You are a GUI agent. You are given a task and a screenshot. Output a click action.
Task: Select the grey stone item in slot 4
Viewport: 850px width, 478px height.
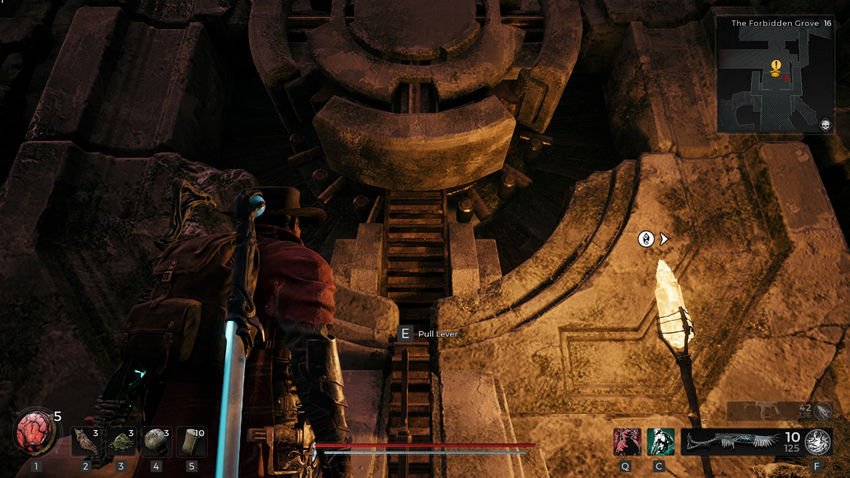click(x=156, y=441)
